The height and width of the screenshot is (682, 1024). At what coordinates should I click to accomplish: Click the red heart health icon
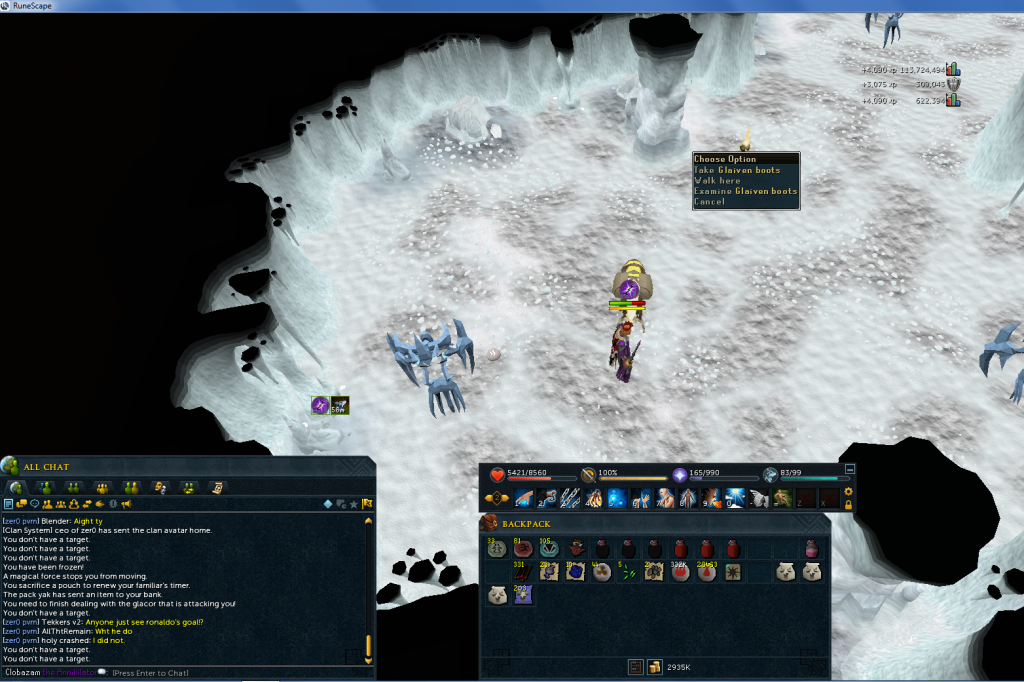(x=496, y=474)
